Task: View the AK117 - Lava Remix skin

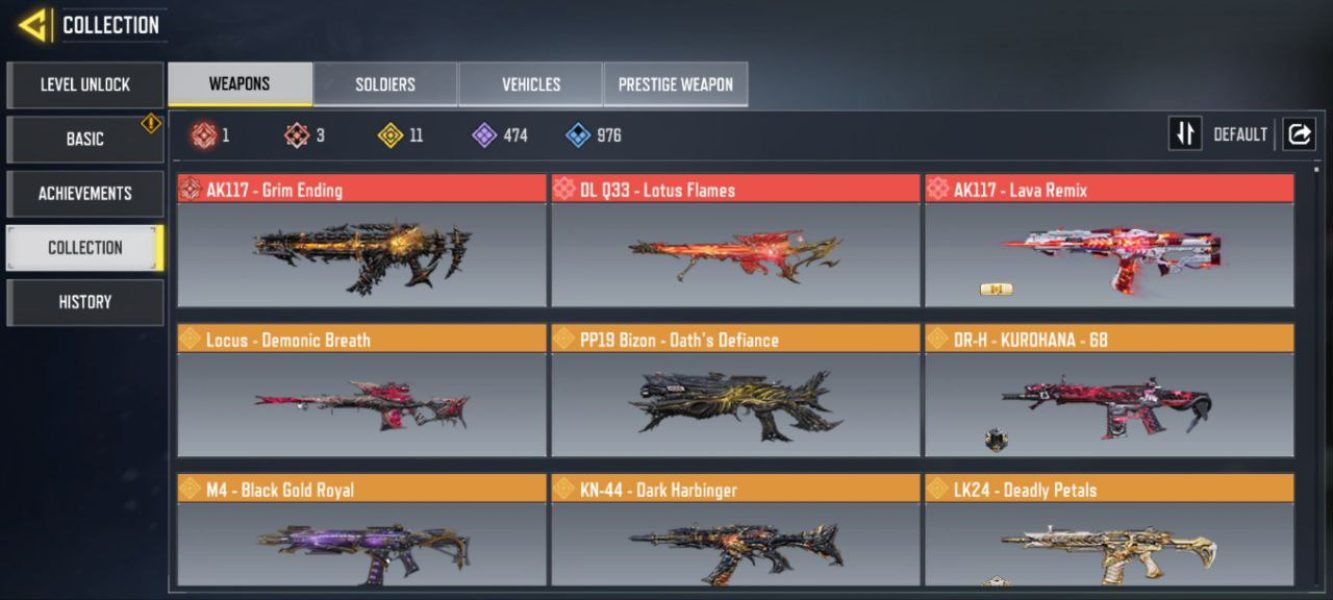Action: [1109, 242]
